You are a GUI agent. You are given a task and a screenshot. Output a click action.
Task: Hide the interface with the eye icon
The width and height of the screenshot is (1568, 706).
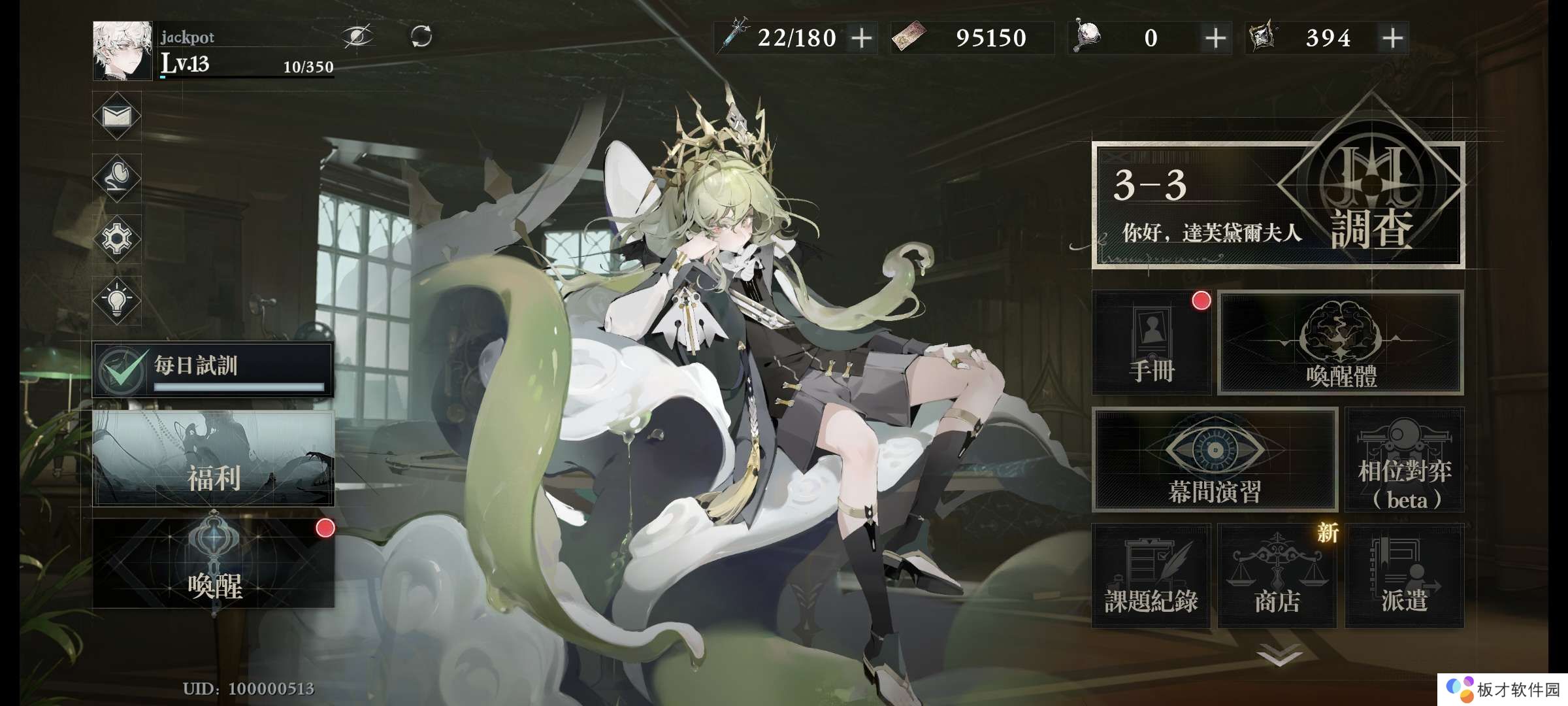pos(358,36)
